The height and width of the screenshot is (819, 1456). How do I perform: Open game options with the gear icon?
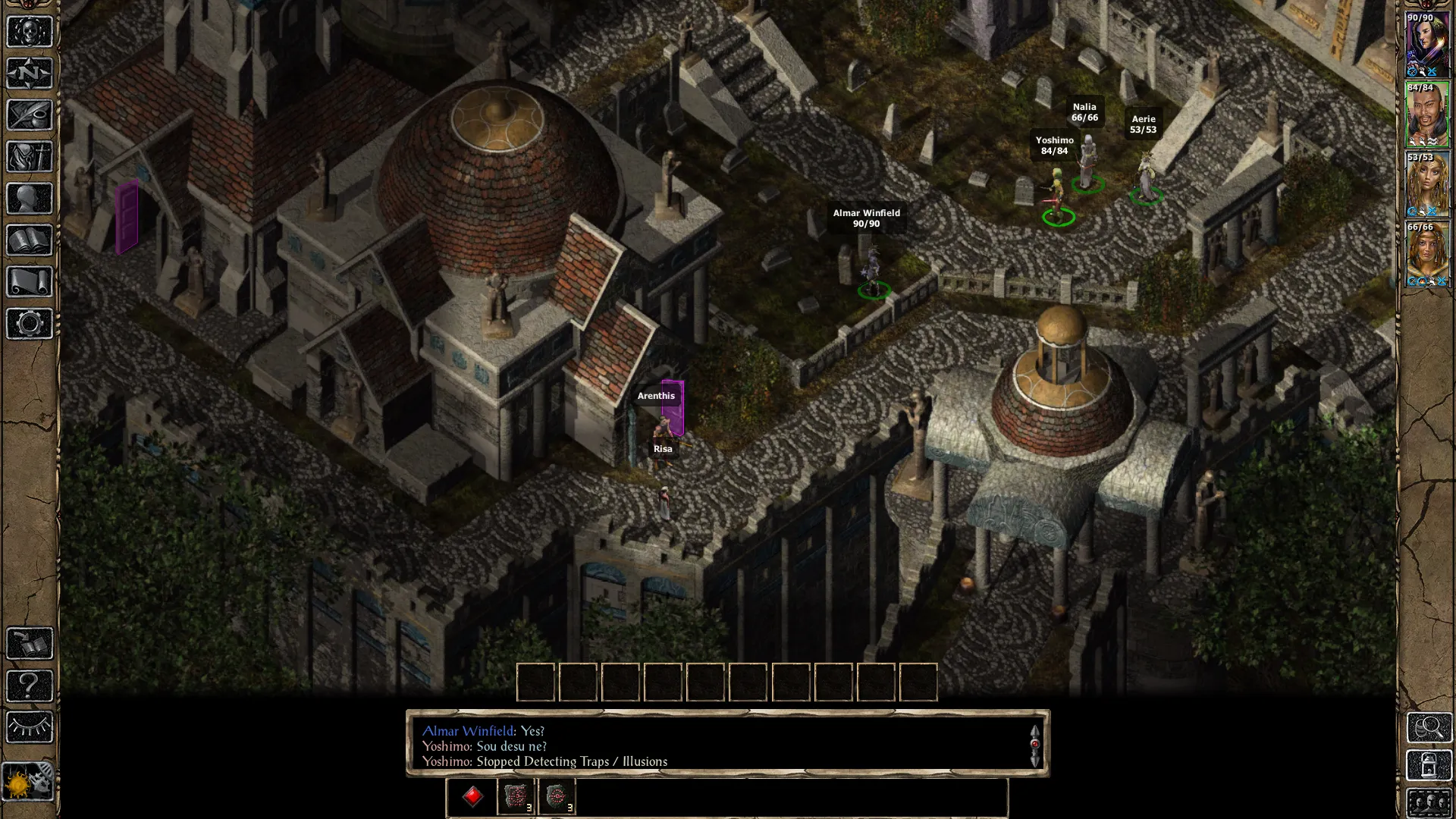[x=30, y=324]
